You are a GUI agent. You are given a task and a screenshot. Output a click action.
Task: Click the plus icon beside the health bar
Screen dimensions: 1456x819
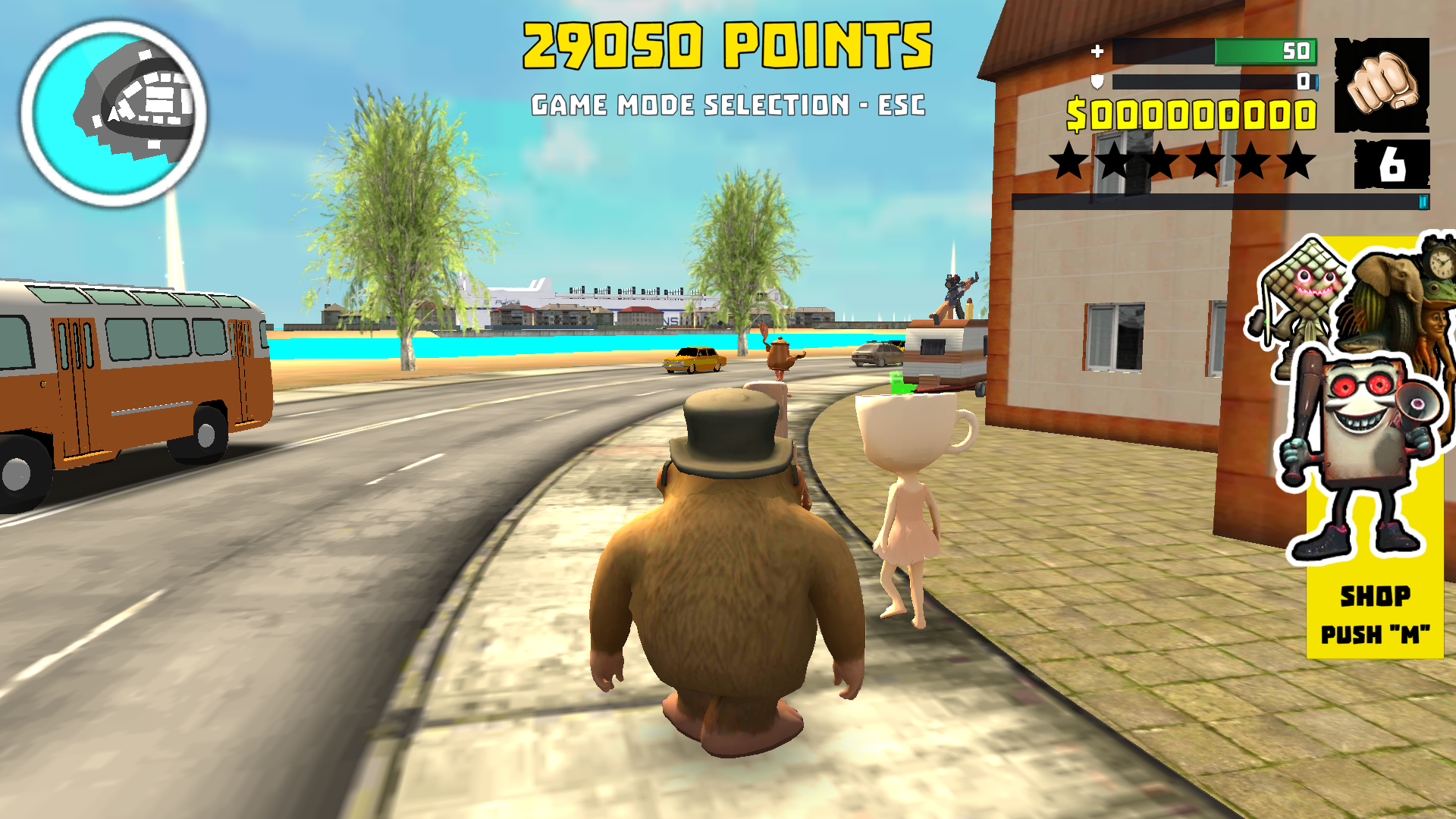(x=1097, y=52)
